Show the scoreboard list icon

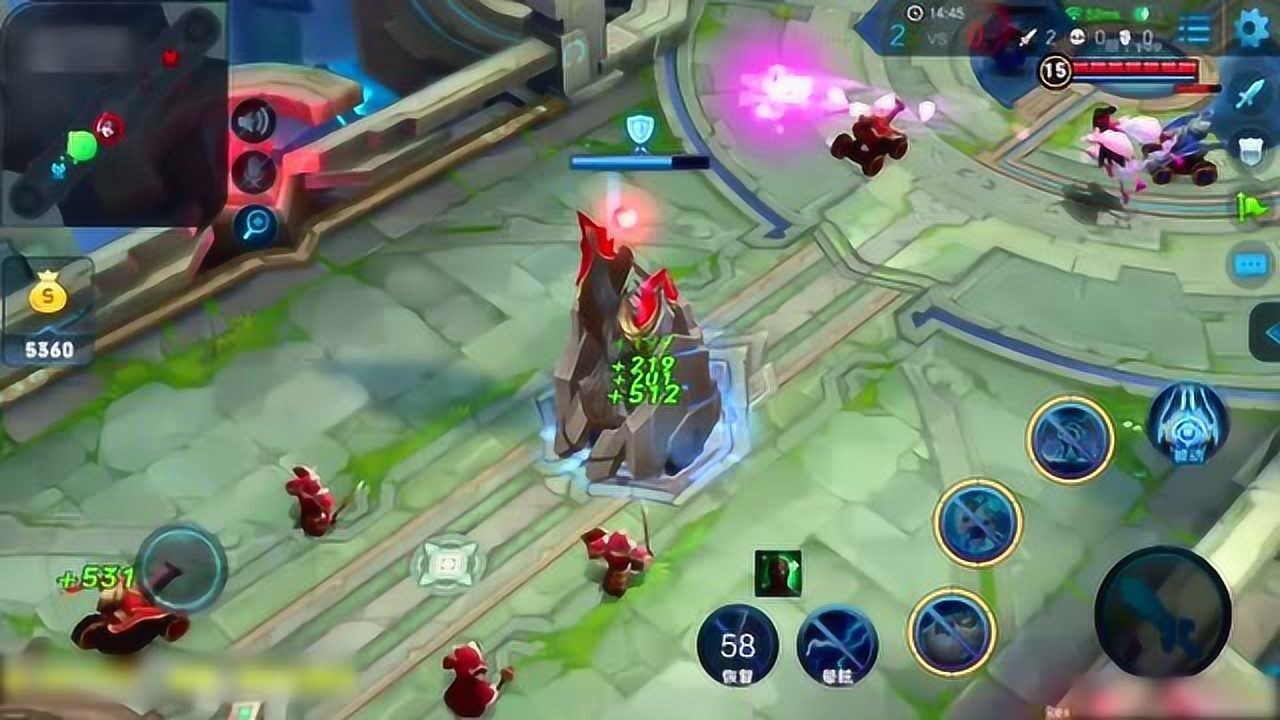click(1193, 29)
